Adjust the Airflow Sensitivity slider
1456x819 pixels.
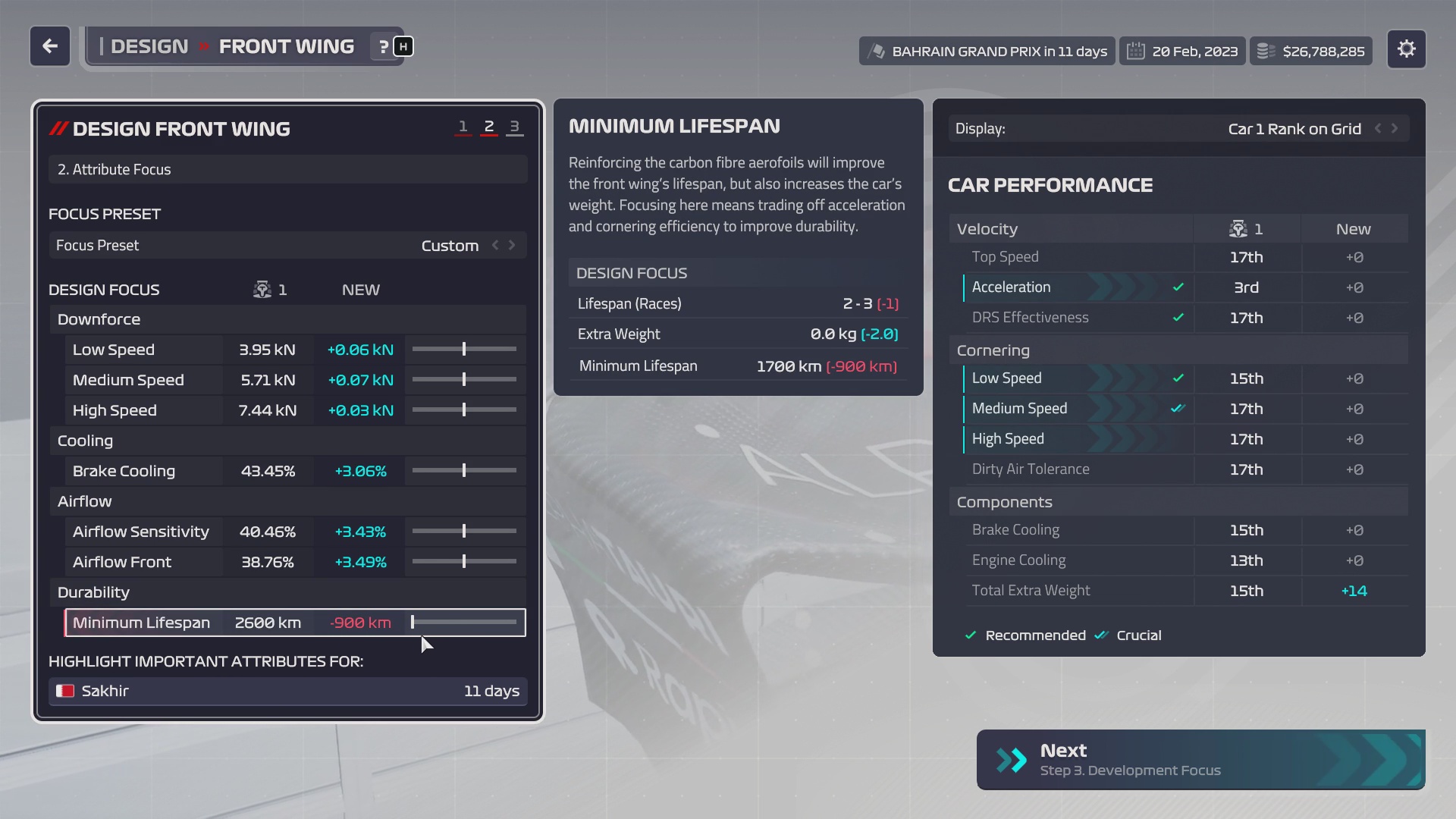pyautogui.click(x=464, y=532)
